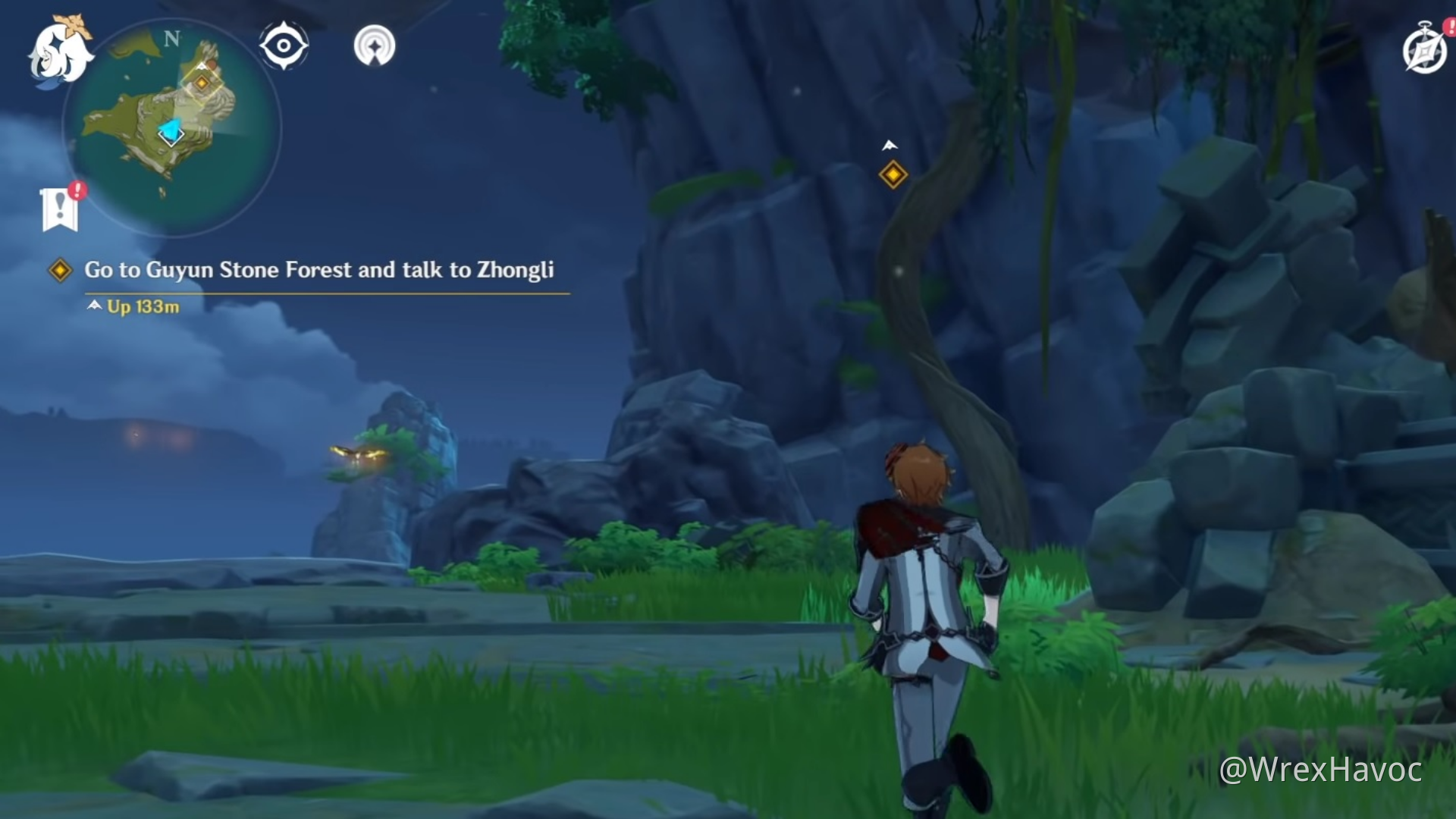Open the adventurer compass icon
This screenshot has width=1456, height=819.
[1424, 50]
